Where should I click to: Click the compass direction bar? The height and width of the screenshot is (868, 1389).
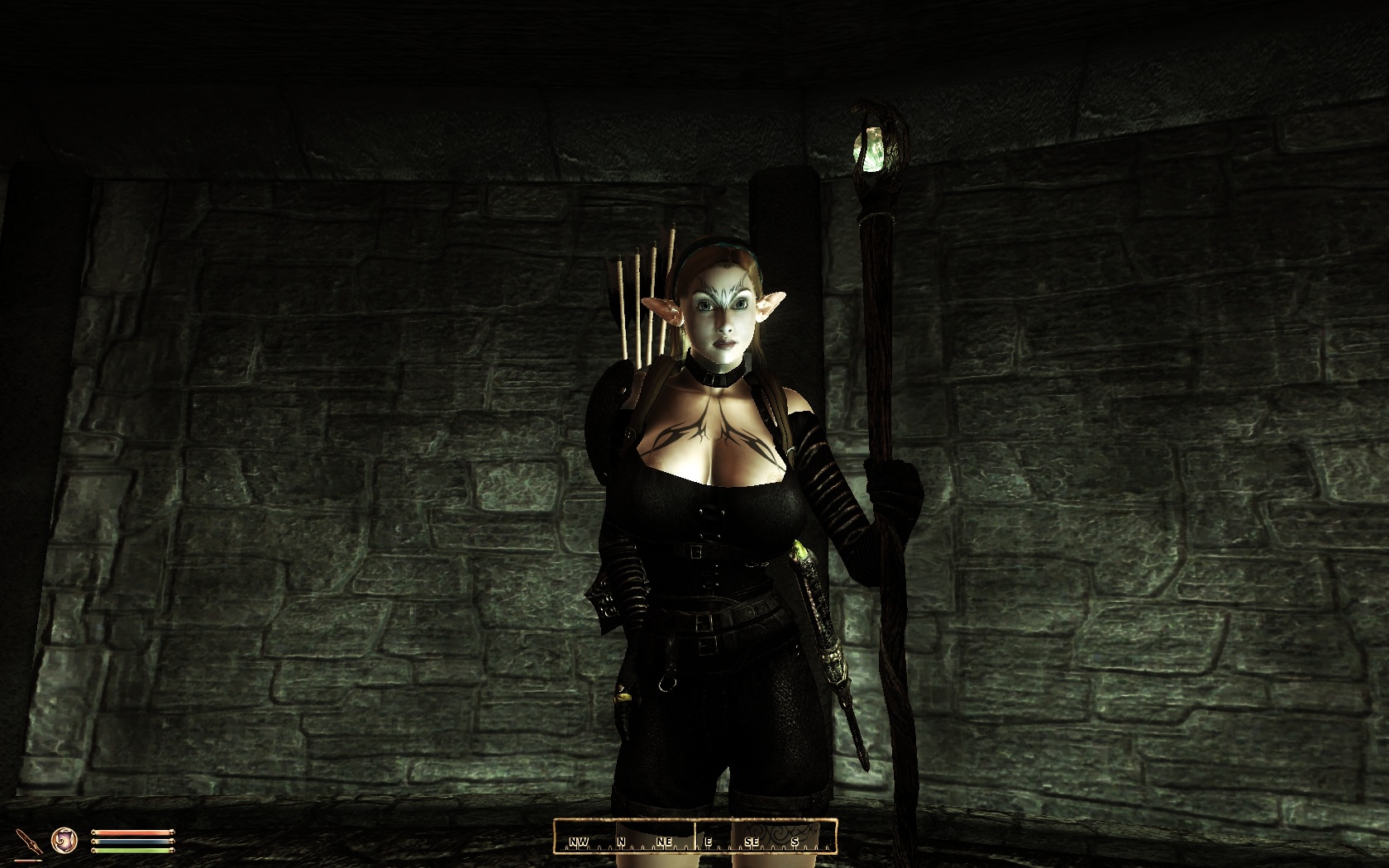point(694,836)
